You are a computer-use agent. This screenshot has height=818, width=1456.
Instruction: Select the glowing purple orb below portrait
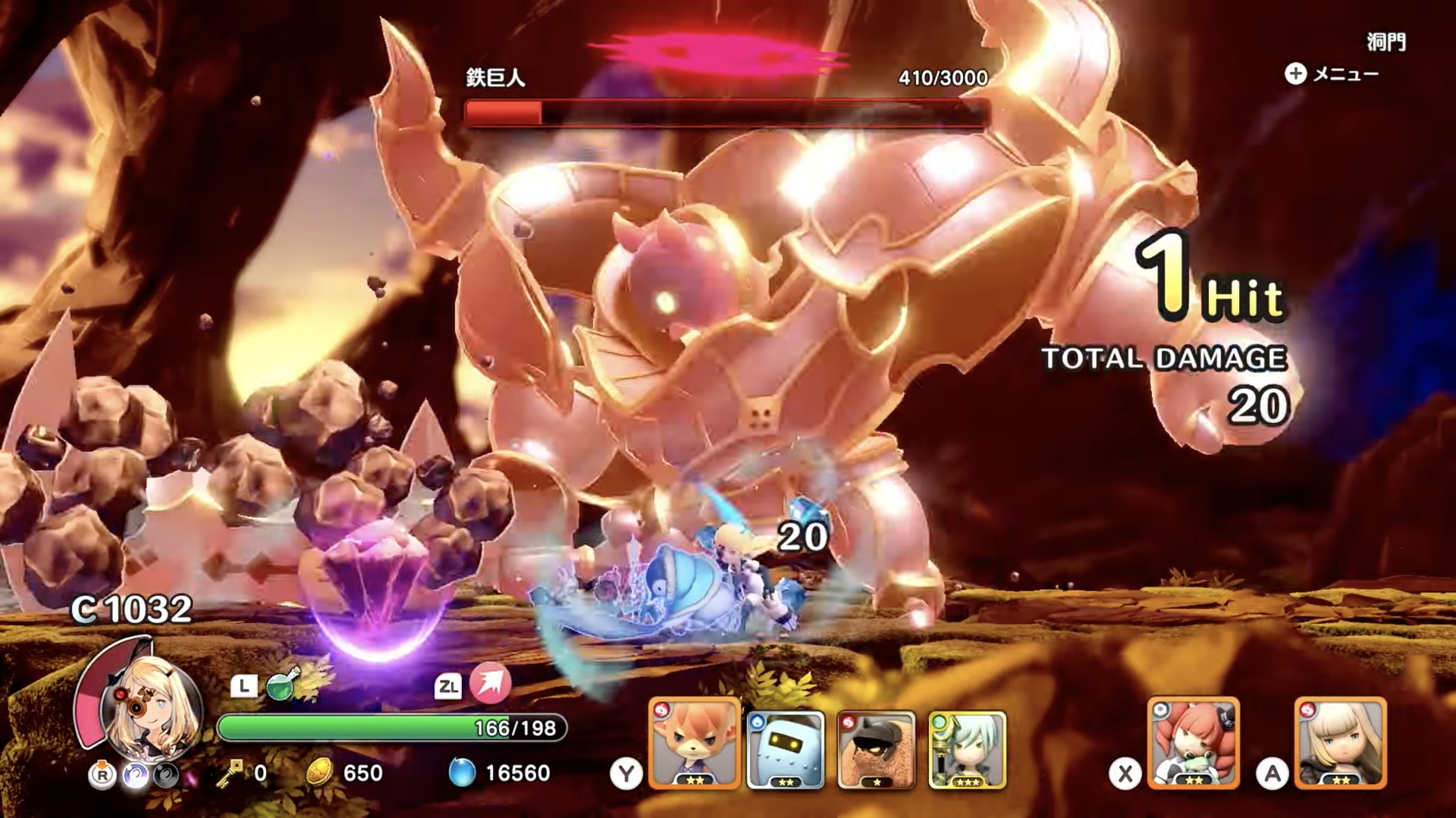tap(136, 776)
